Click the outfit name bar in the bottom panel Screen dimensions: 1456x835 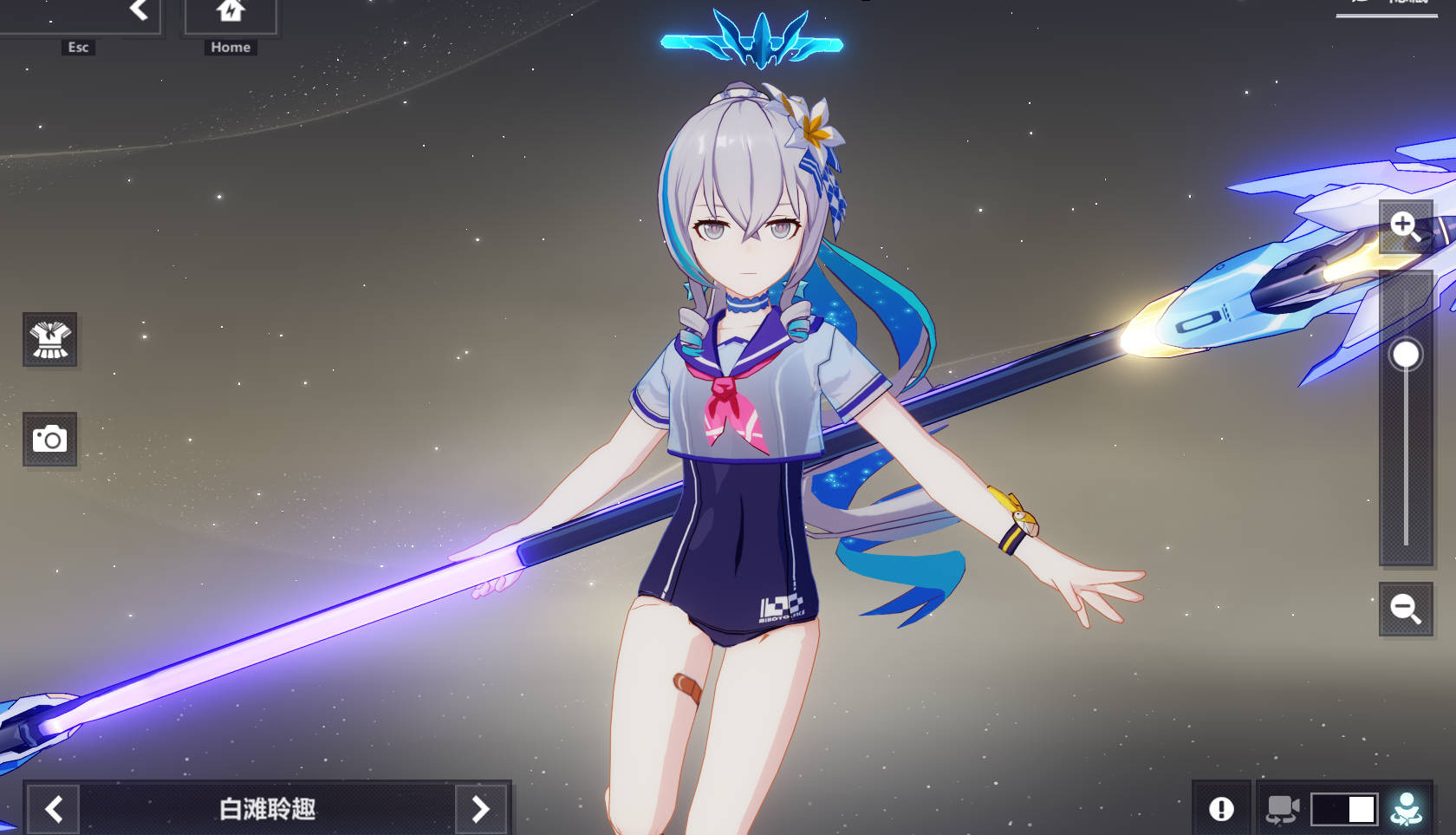[x=267, y=807]
